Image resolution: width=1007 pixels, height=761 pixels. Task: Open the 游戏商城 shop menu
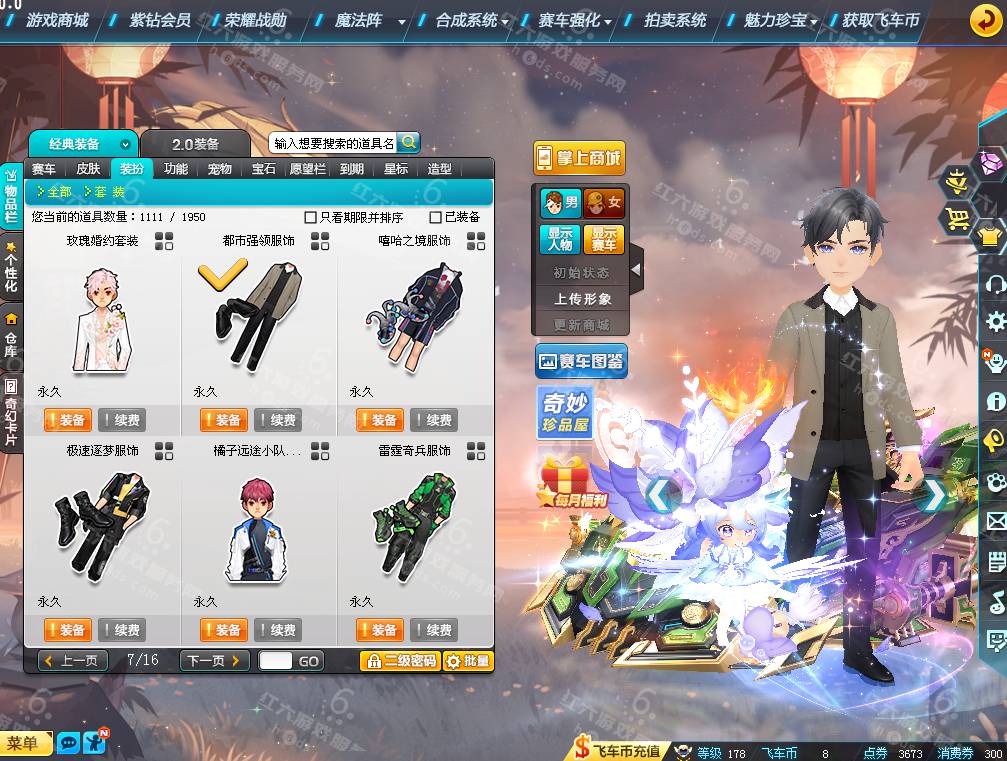57,20
